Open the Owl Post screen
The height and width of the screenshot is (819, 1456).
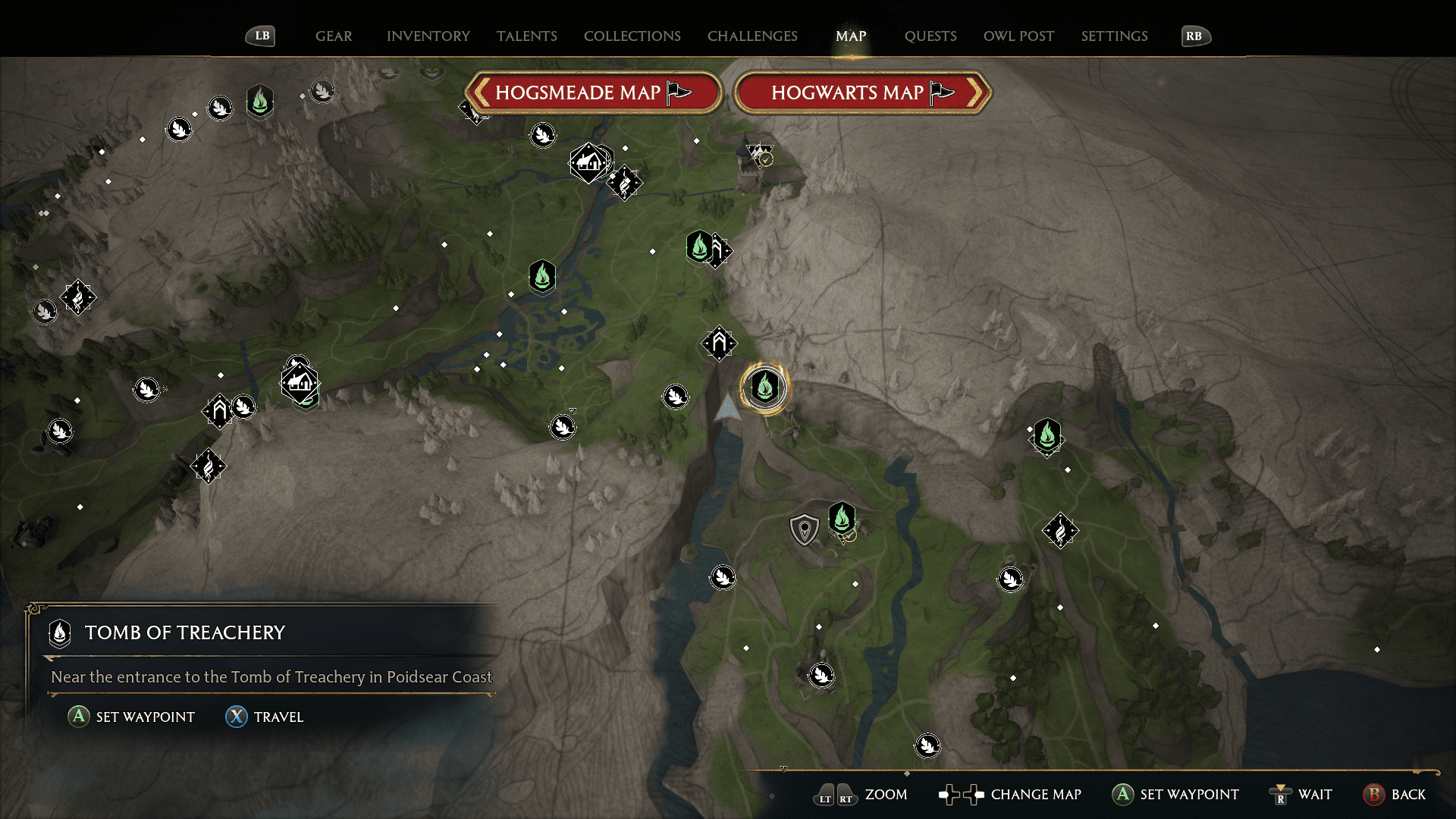point(1018,36)
